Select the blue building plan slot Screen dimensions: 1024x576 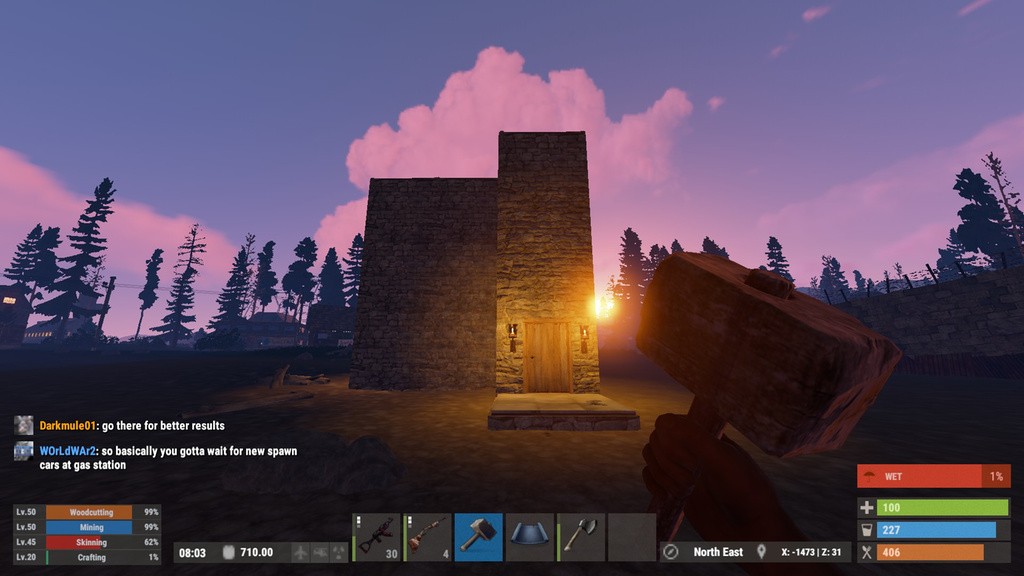pyautogui.click(x=530, y=537)
